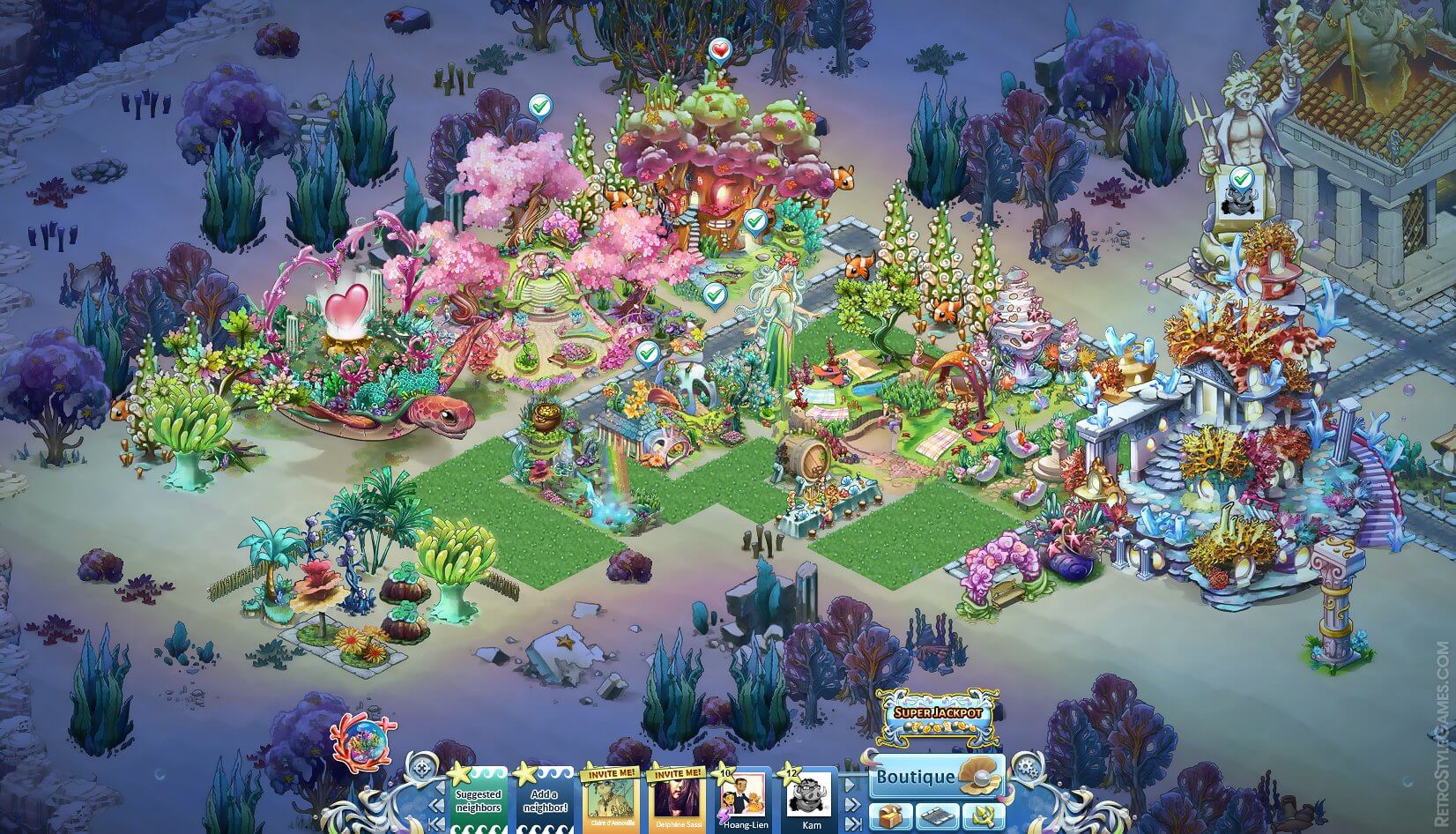Image resolution: width=1456 pixels, height=834 pixels.
Task: Open the Suggested neighbors card
Action: [x=478, y=800]
